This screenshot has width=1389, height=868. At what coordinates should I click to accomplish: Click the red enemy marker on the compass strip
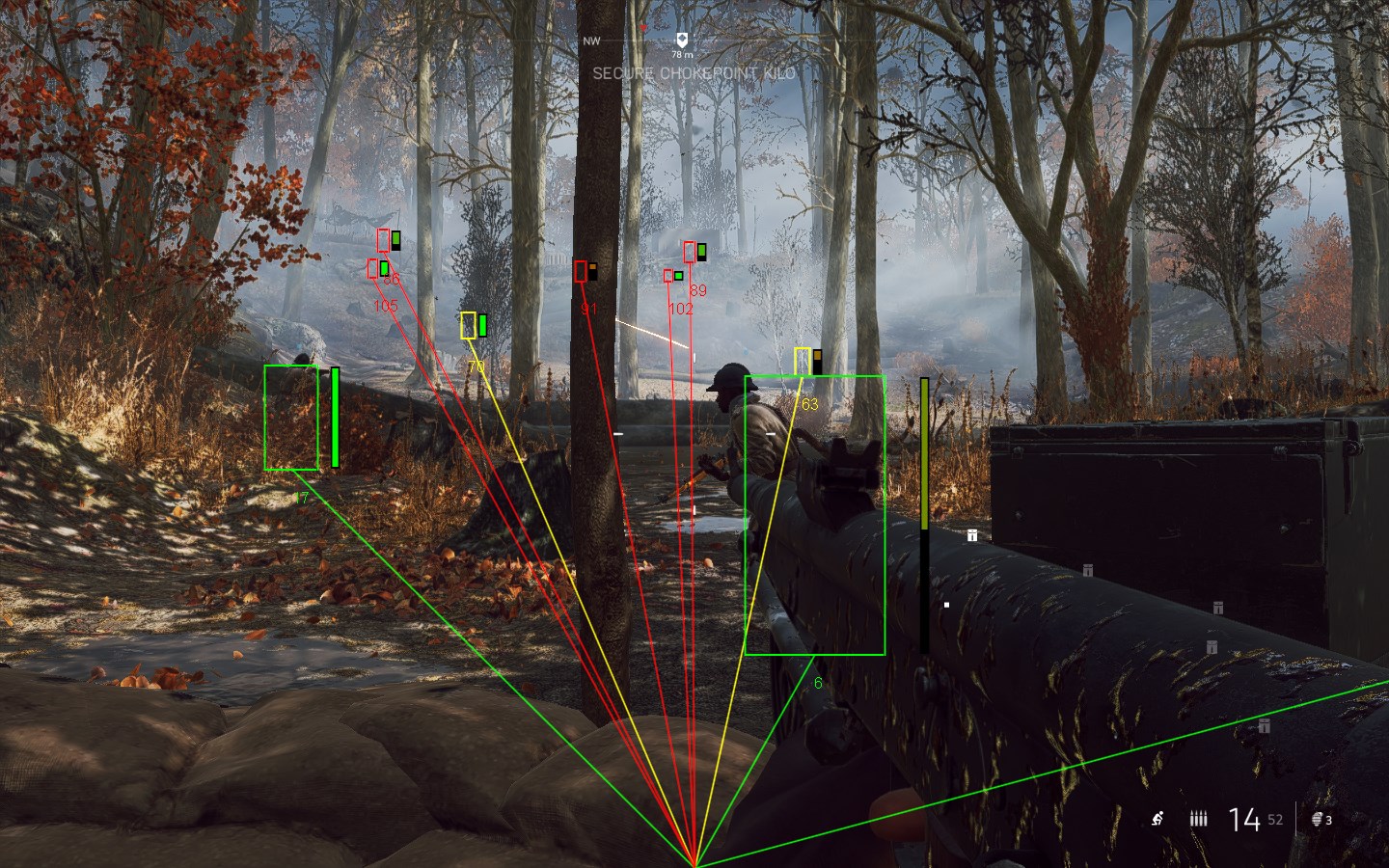[643, 27]
